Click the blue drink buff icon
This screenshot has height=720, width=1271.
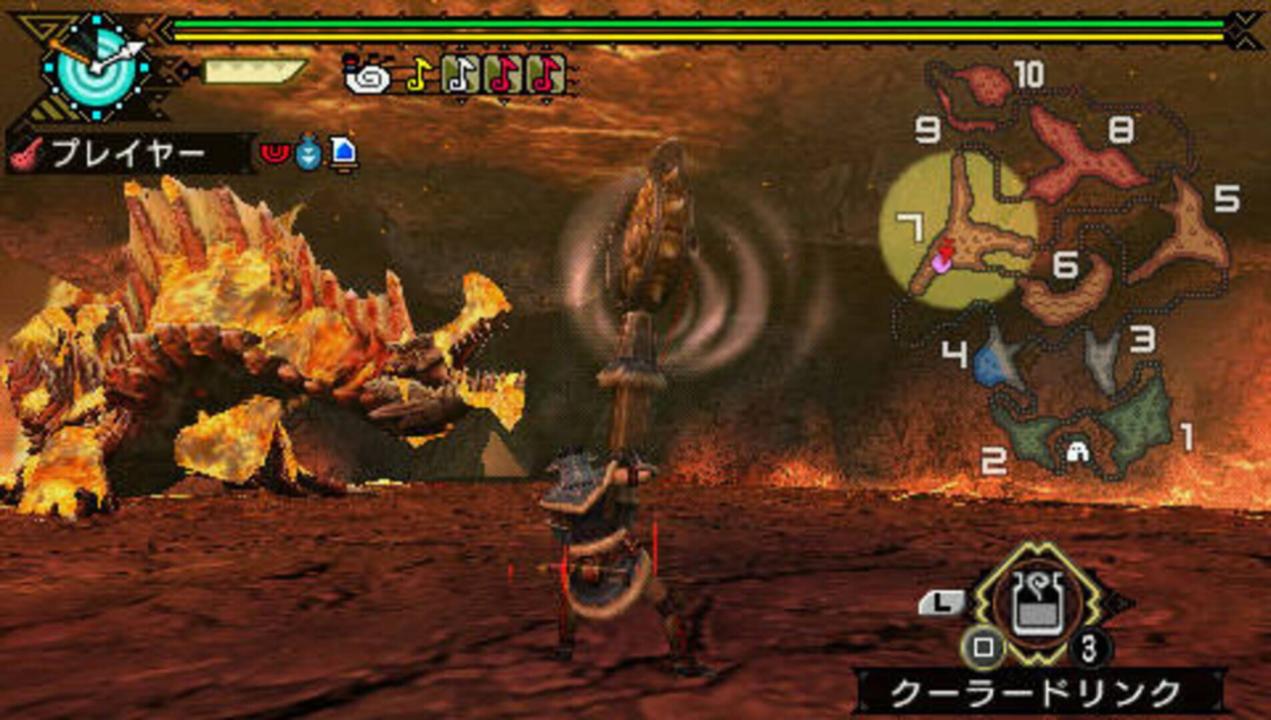[x=308, y=153]
